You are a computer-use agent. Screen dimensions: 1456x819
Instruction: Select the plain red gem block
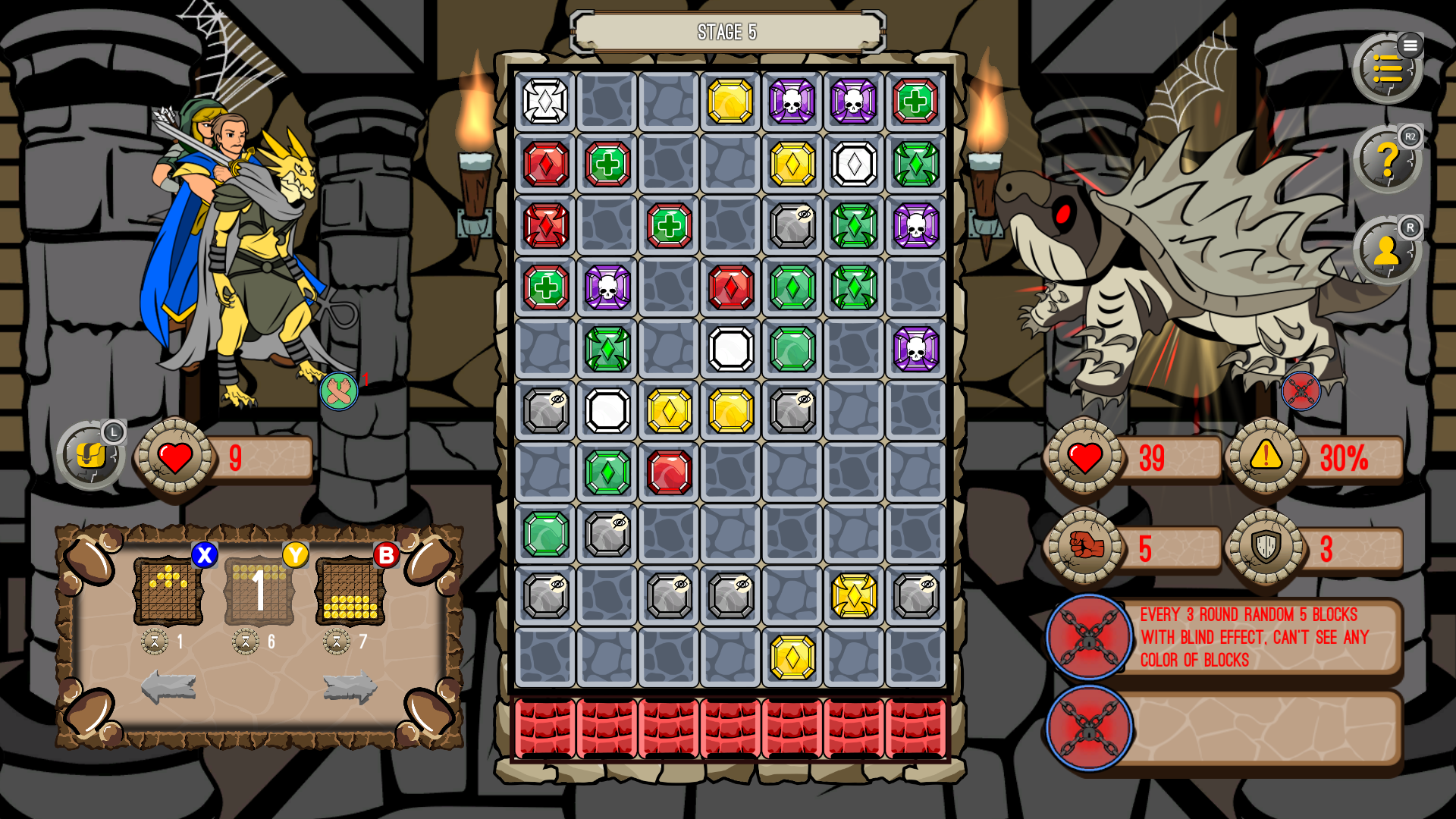tap(669, 472)
